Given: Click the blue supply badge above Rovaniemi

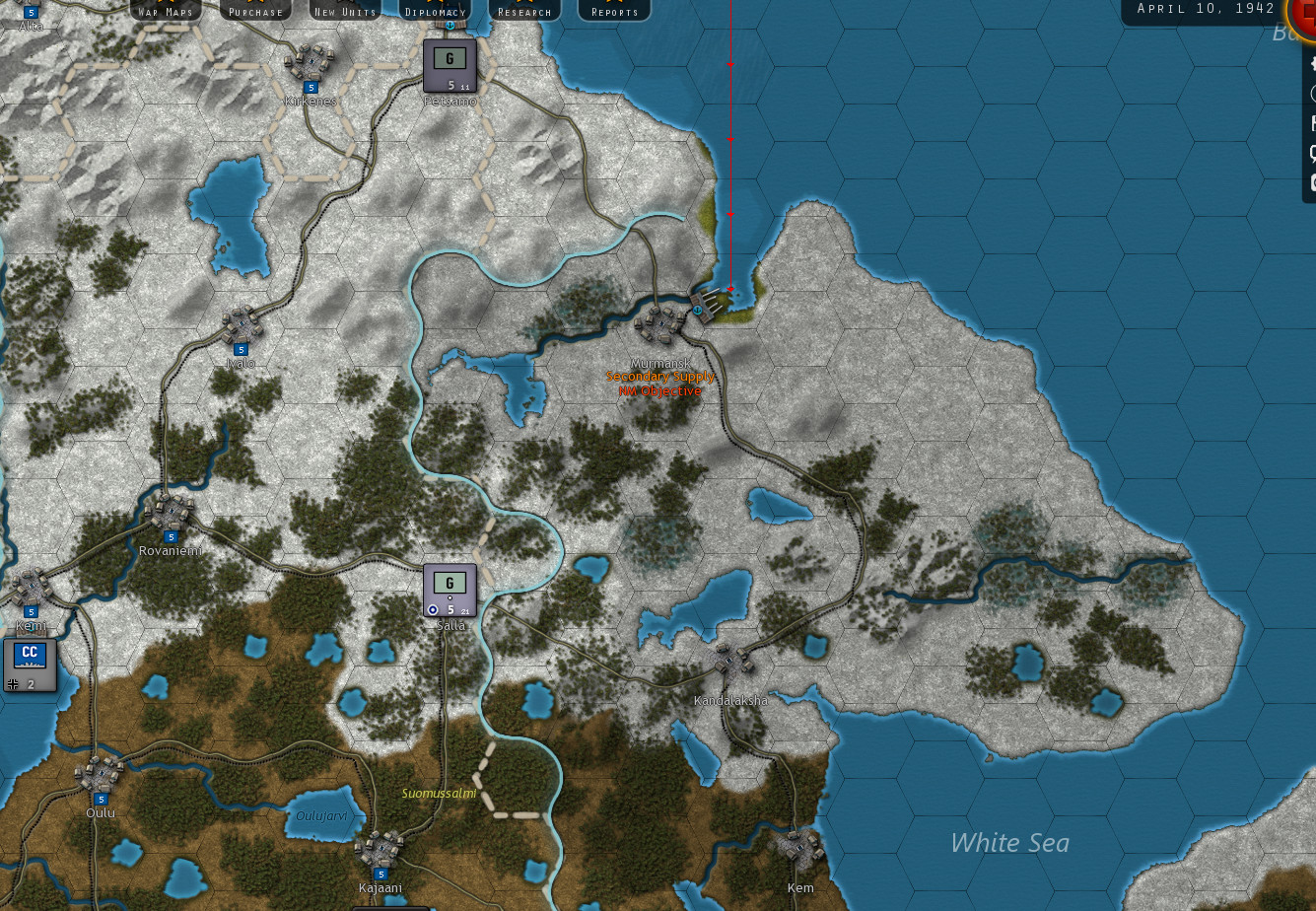Looking at the screenshot, I should tap(170, 536).
